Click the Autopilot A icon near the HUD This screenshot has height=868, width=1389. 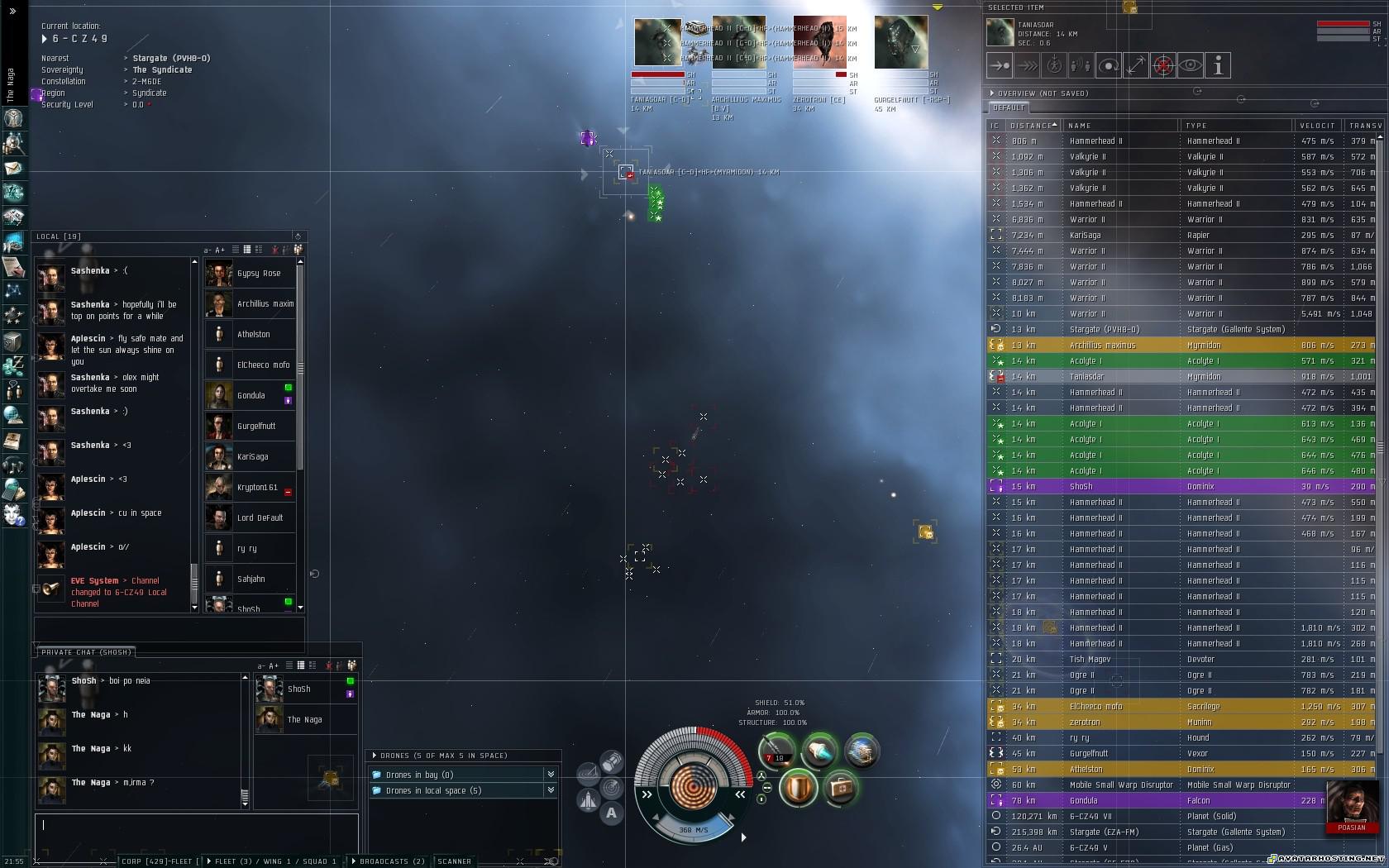pos(612,813)
